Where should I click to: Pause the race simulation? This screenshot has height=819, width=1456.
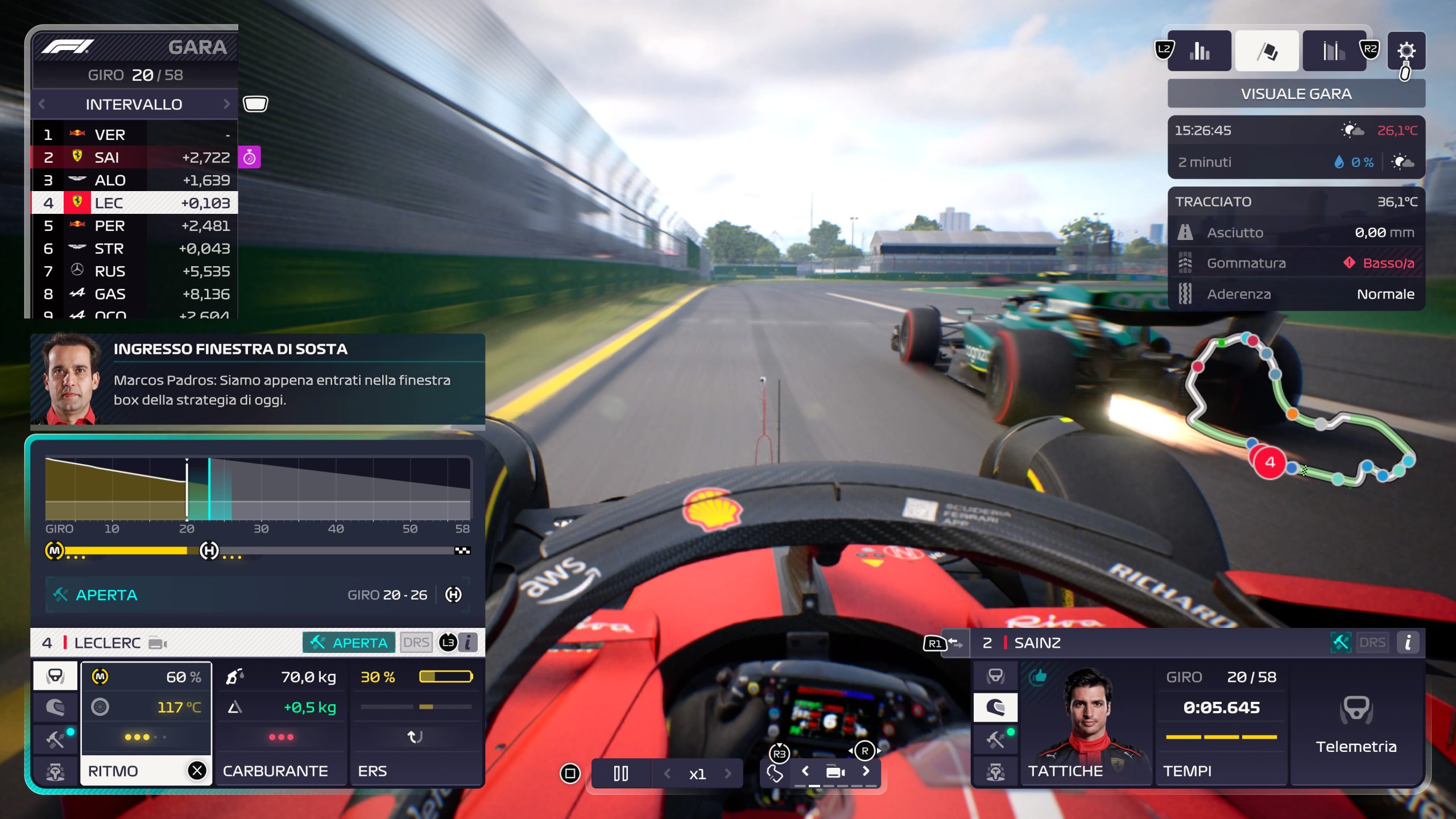[x=621, y=773]
